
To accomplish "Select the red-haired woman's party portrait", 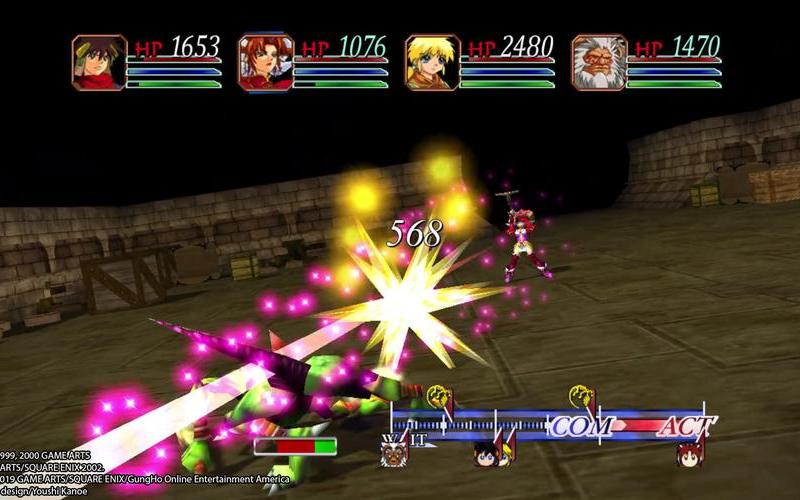I will [x=265, y=63].
